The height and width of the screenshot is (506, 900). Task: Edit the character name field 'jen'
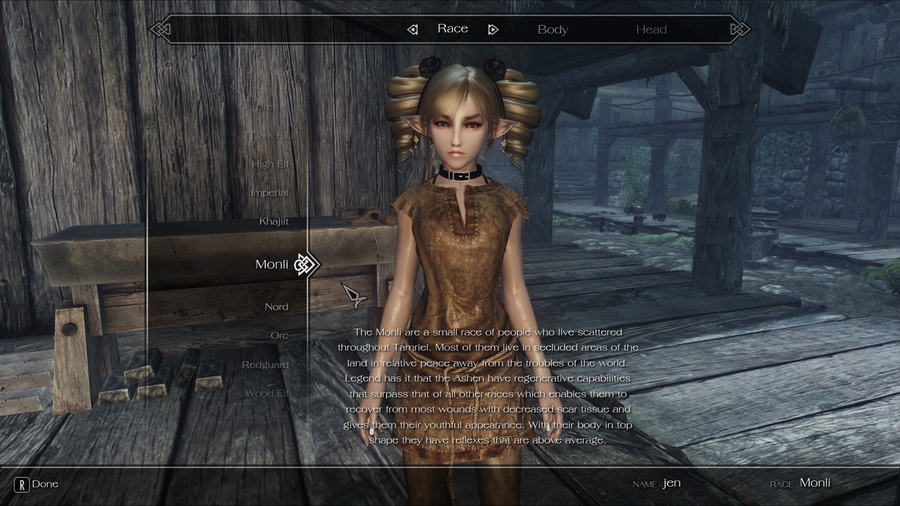[672, 483]
